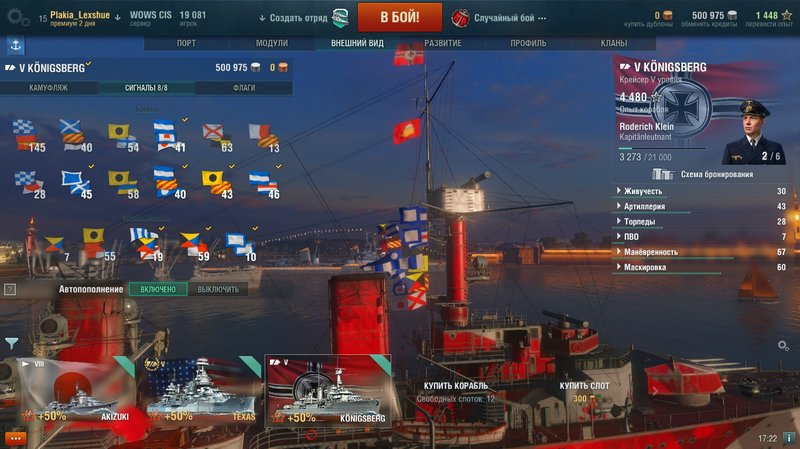Buy a port slot with Купить слот

pyautogui.click(x=586, y=386)
